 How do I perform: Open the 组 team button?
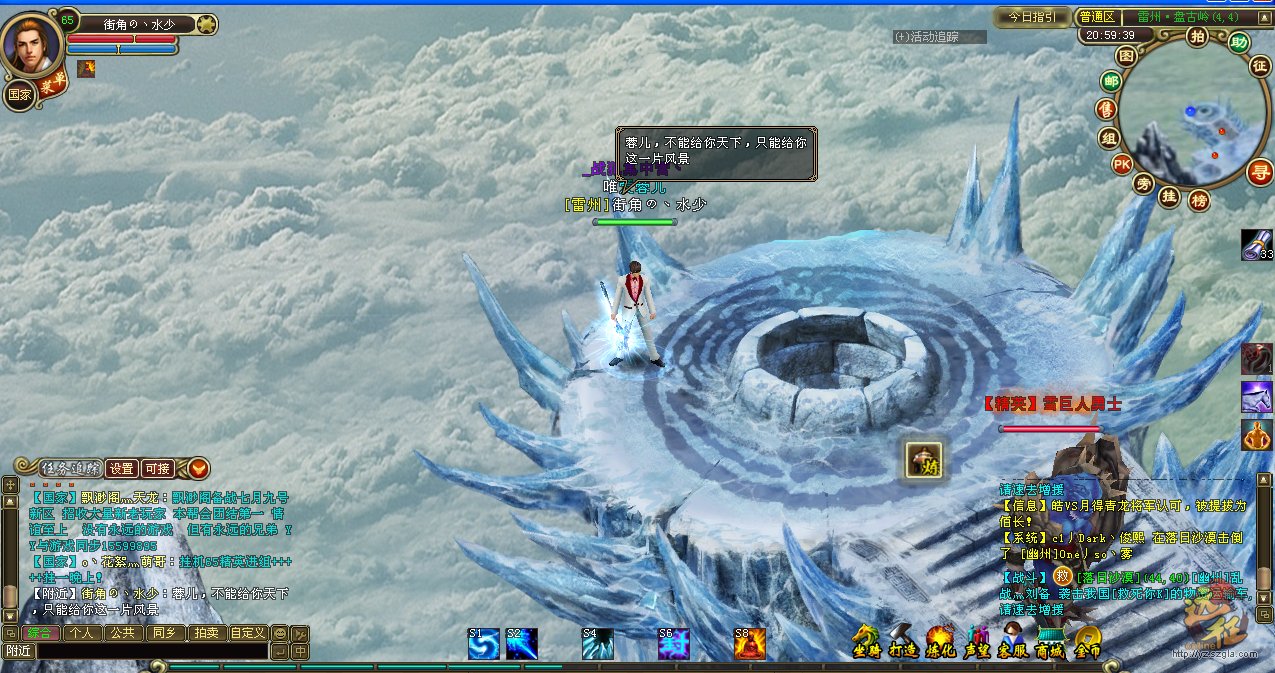click(x=1108, y=137)
